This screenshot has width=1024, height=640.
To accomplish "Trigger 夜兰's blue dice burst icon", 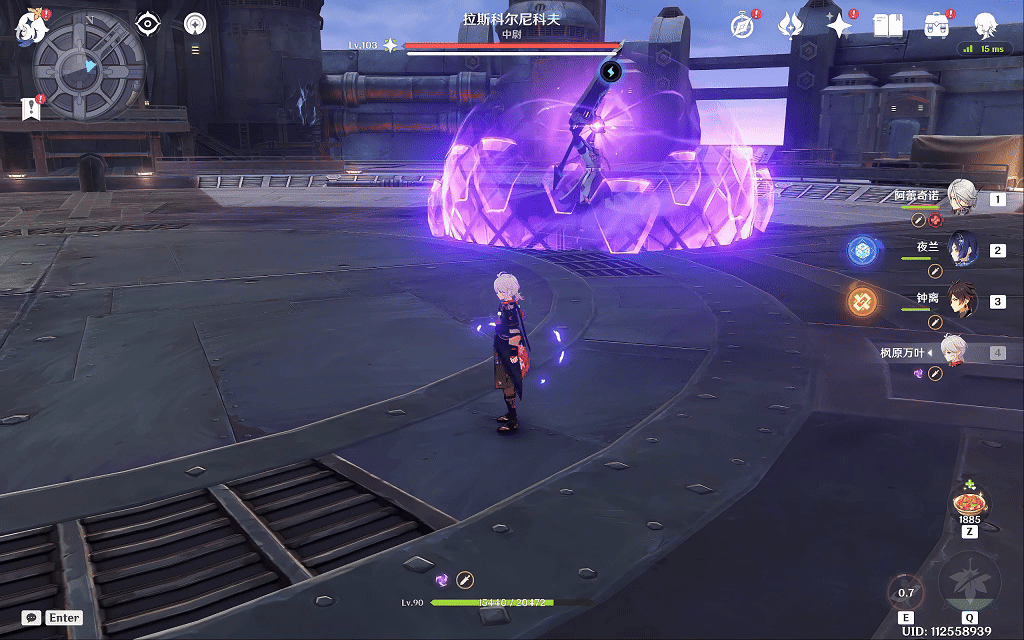I will pos(860,250).
